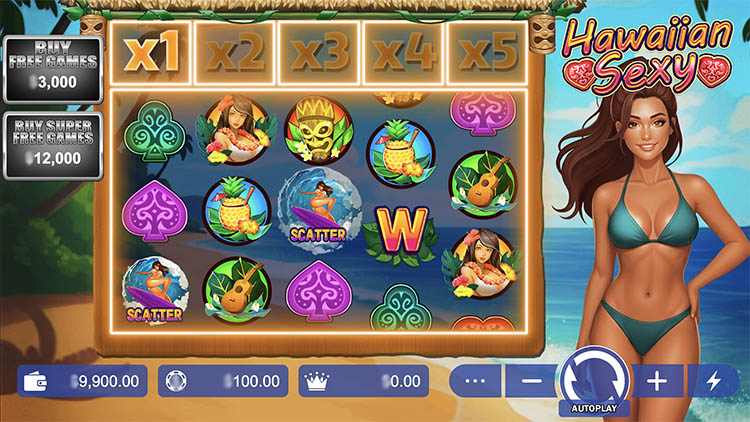750x422 pixels.
Task: Open the three-dots options menu
Action: point(475,381)
